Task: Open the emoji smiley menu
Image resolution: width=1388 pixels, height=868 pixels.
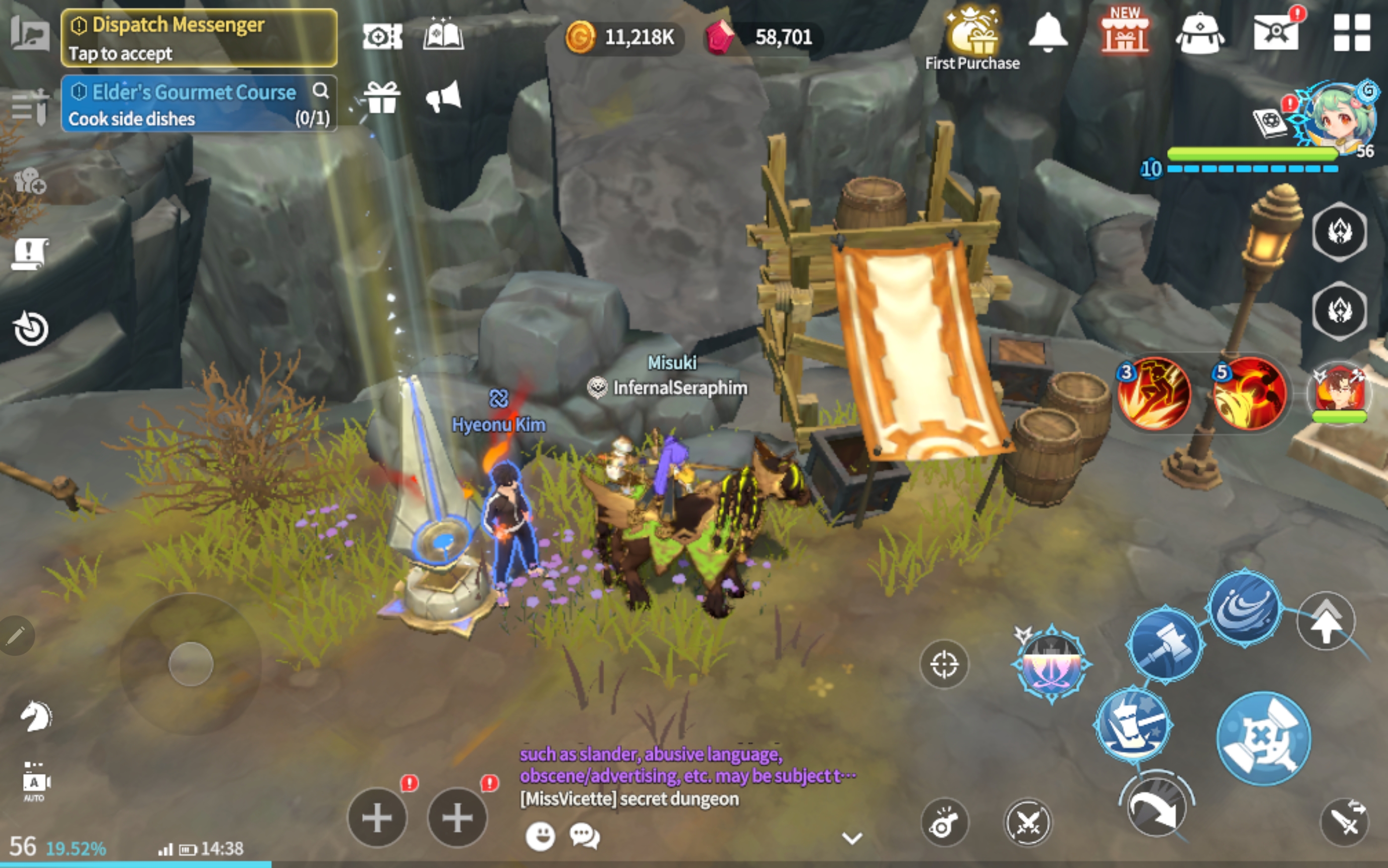Action: pyautogui.click(x=540, y=835)
